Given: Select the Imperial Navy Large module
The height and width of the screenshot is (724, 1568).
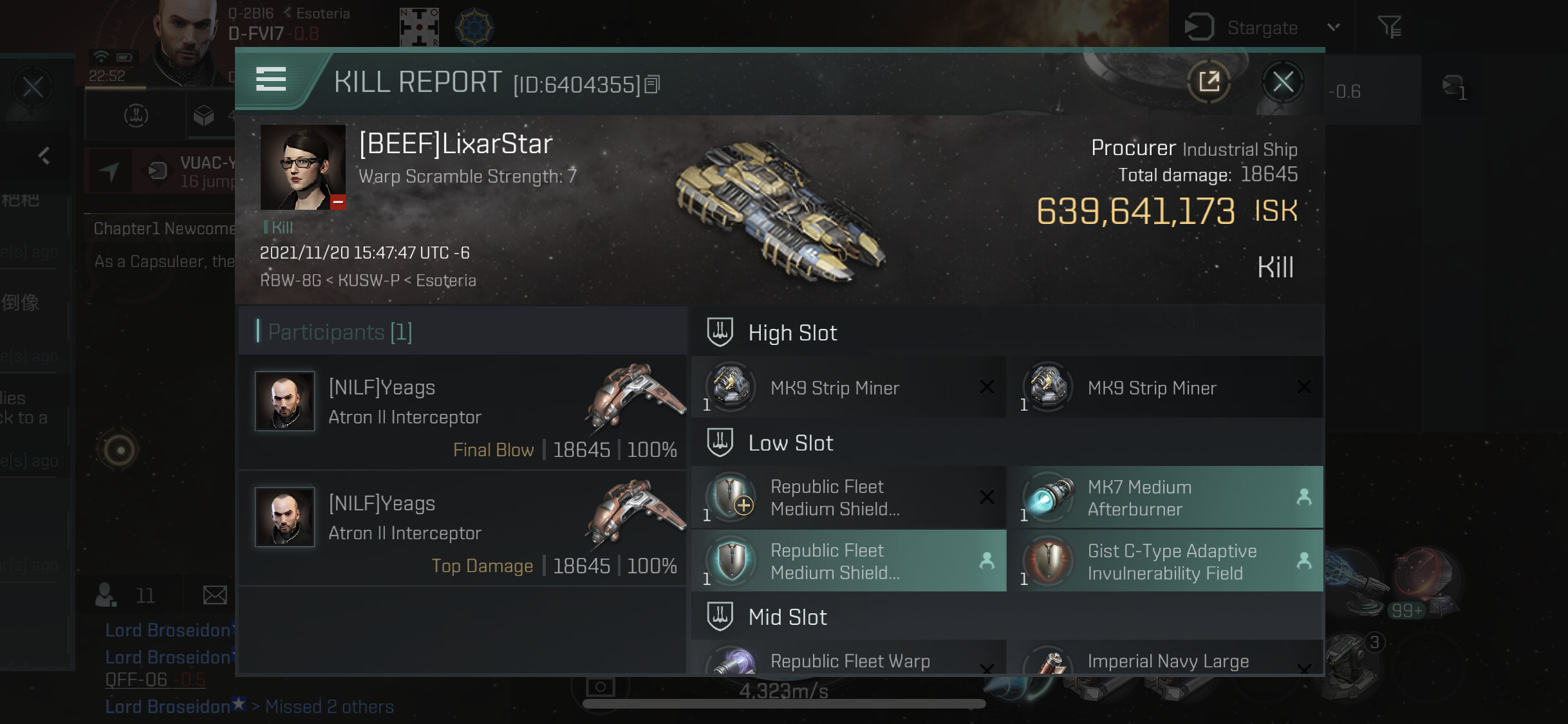Looking at the screenshot, I should point(1165,660).
